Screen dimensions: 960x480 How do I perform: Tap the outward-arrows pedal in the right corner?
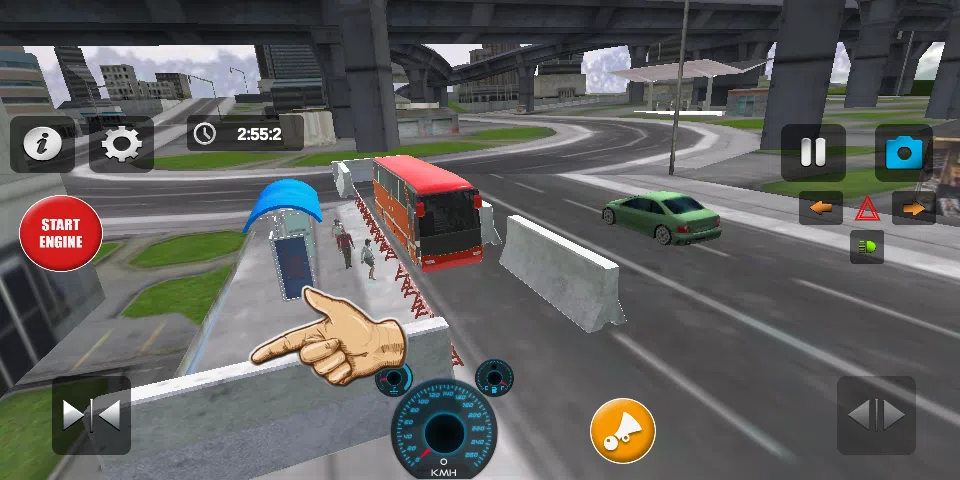(876, 415)
